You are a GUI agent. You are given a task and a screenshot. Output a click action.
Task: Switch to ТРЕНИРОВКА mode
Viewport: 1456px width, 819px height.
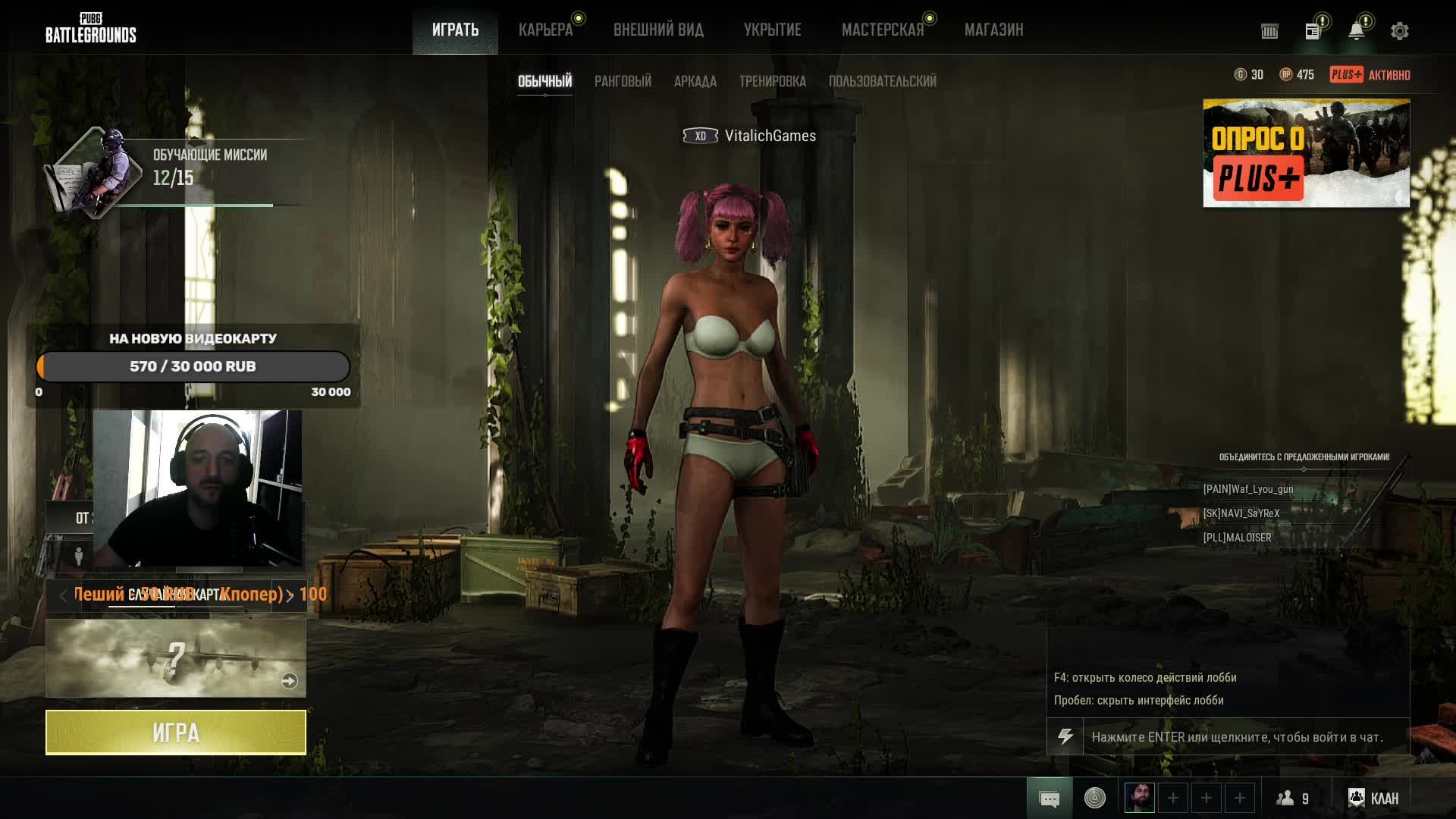(772, 81)
